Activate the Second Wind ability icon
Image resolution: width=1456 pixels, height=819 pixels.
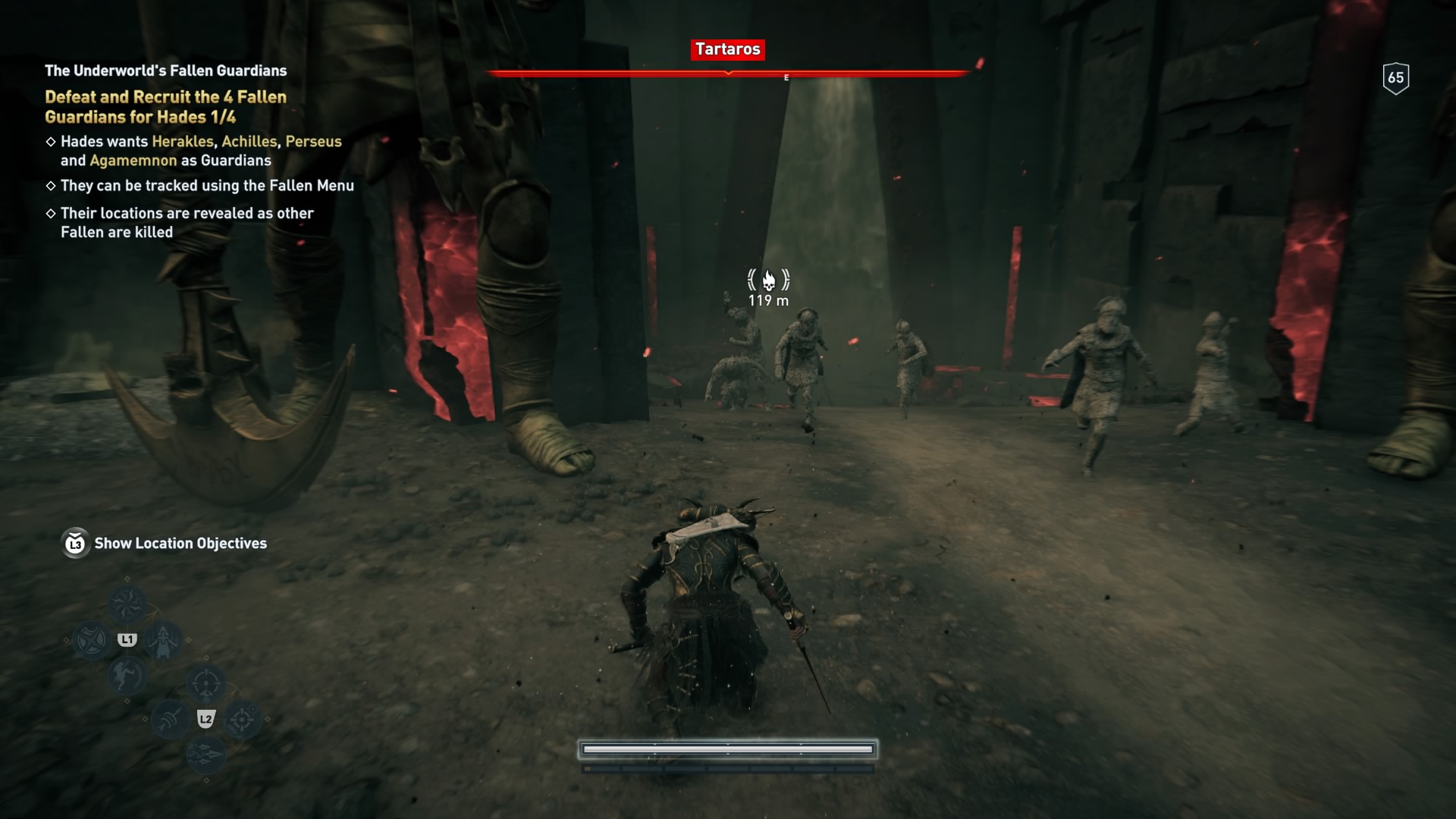[x=163, y=642]
